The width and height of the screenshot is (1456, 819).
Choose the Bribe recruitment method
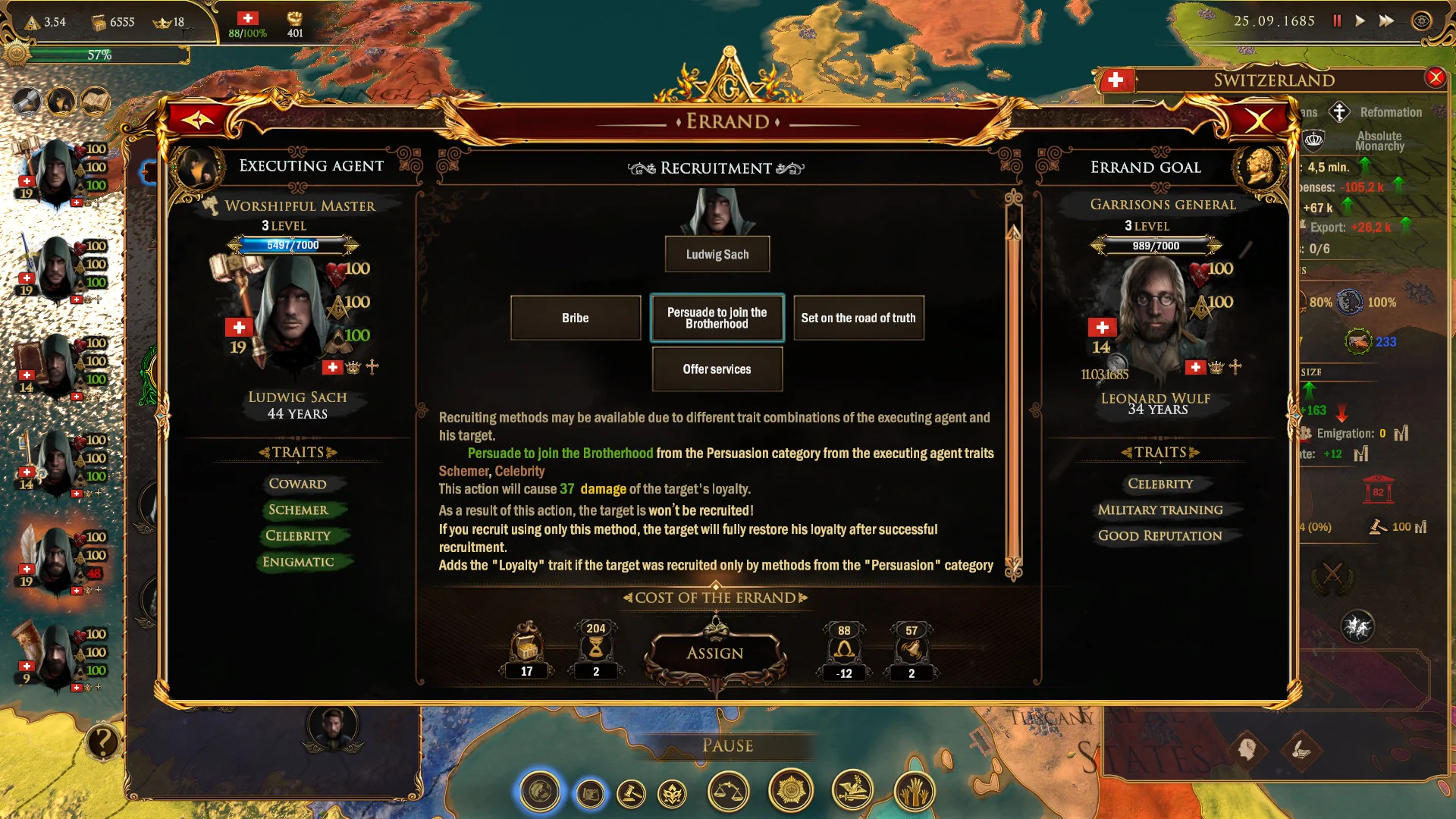[x=576, y=318]
